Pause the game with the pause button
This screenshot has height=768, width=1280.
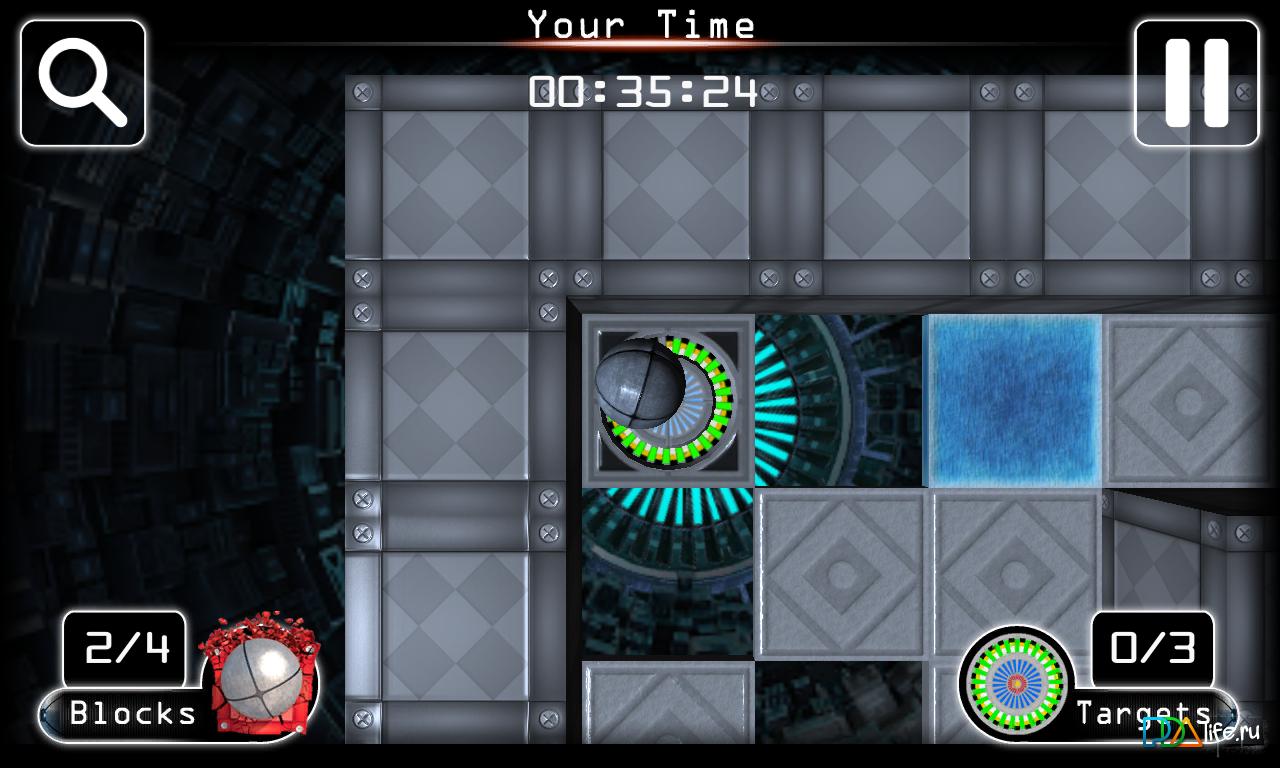click(x=1196, y=83)
